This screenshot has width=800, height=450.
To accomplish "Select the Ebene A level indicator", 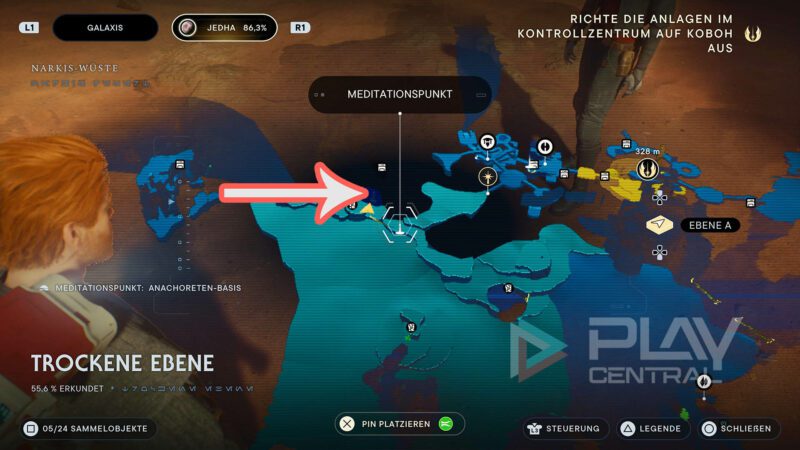I will click(x=706, y=225).
